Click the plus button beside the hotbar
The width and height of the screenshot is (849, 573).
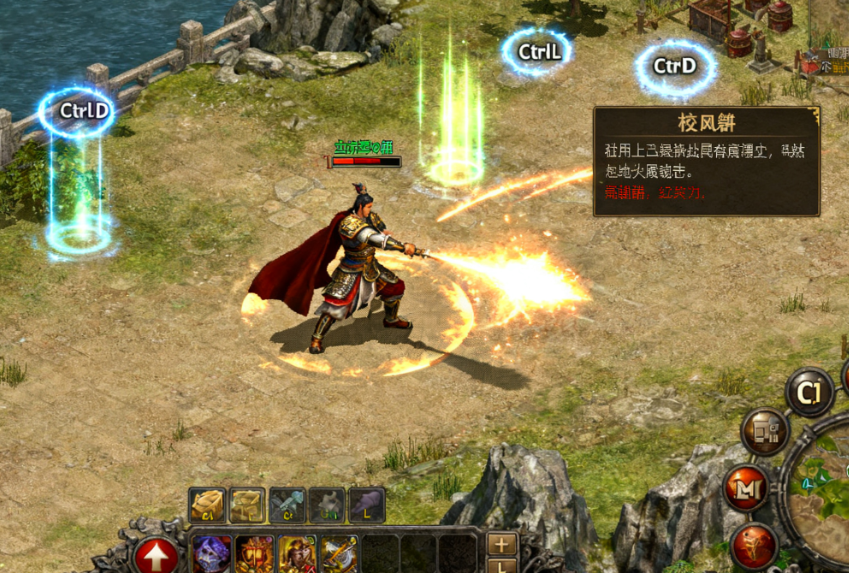click(502, 545)
